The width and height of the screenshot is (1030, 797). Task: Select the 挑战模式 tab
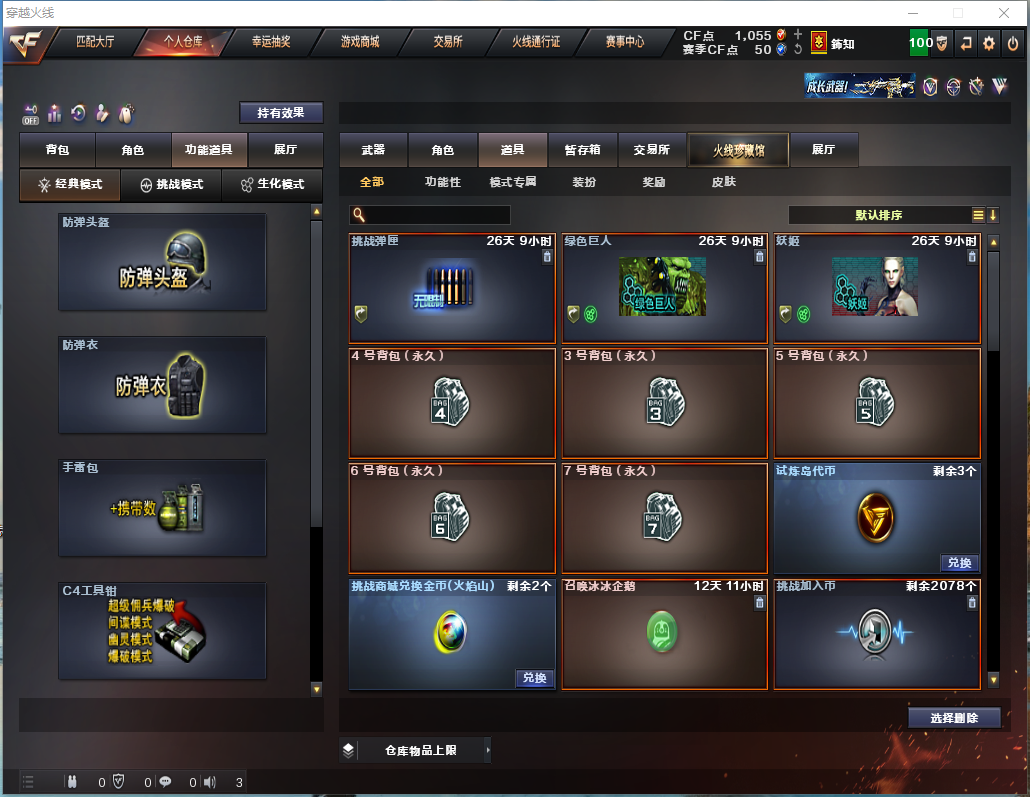click(x=171, y=184)
